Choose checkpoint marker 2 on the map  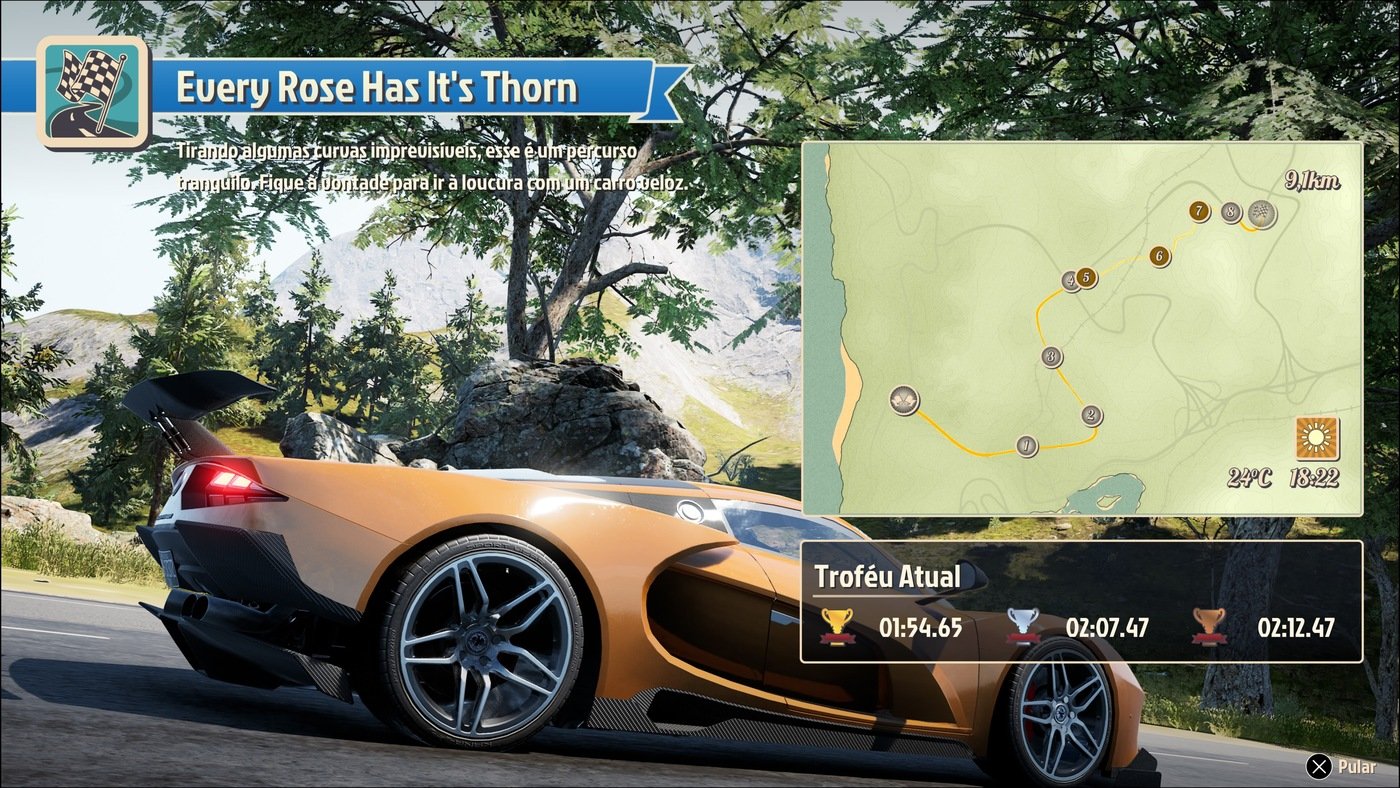[x=1091, y=415]
